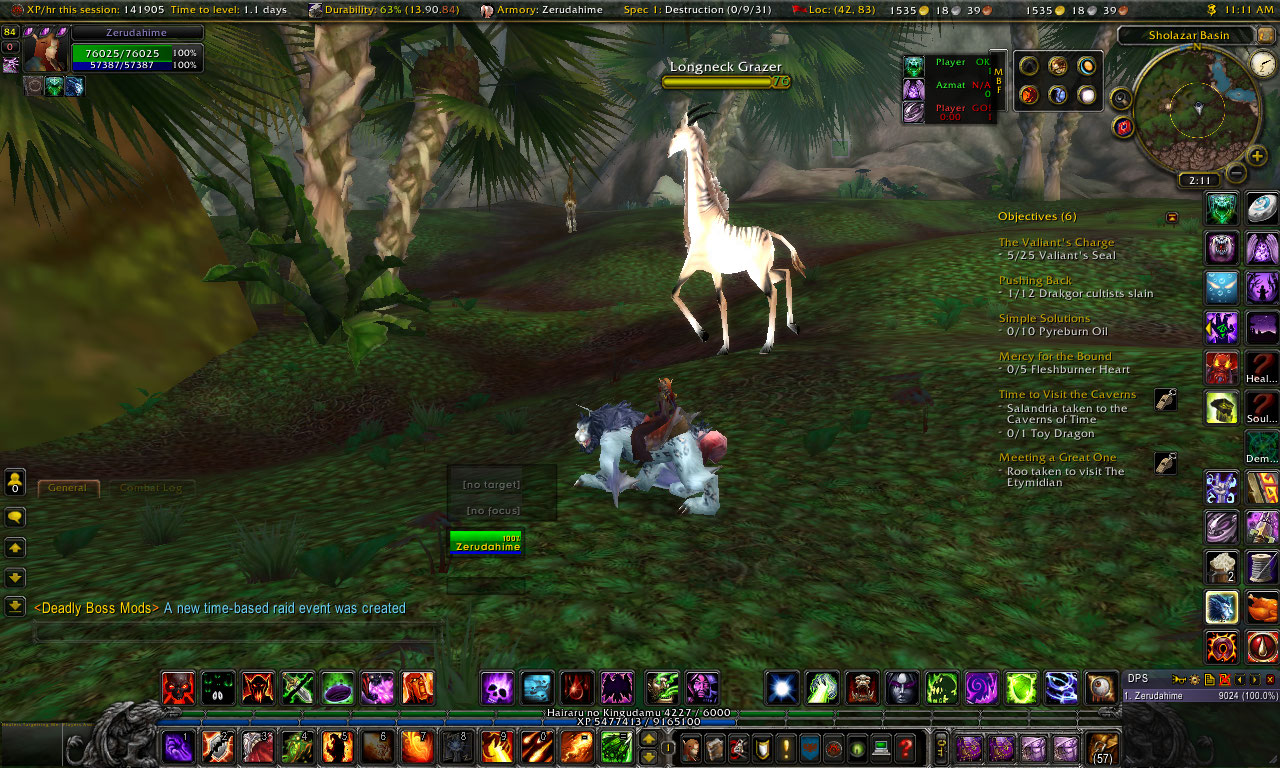Switch to the General chat tab

[68, 487]
